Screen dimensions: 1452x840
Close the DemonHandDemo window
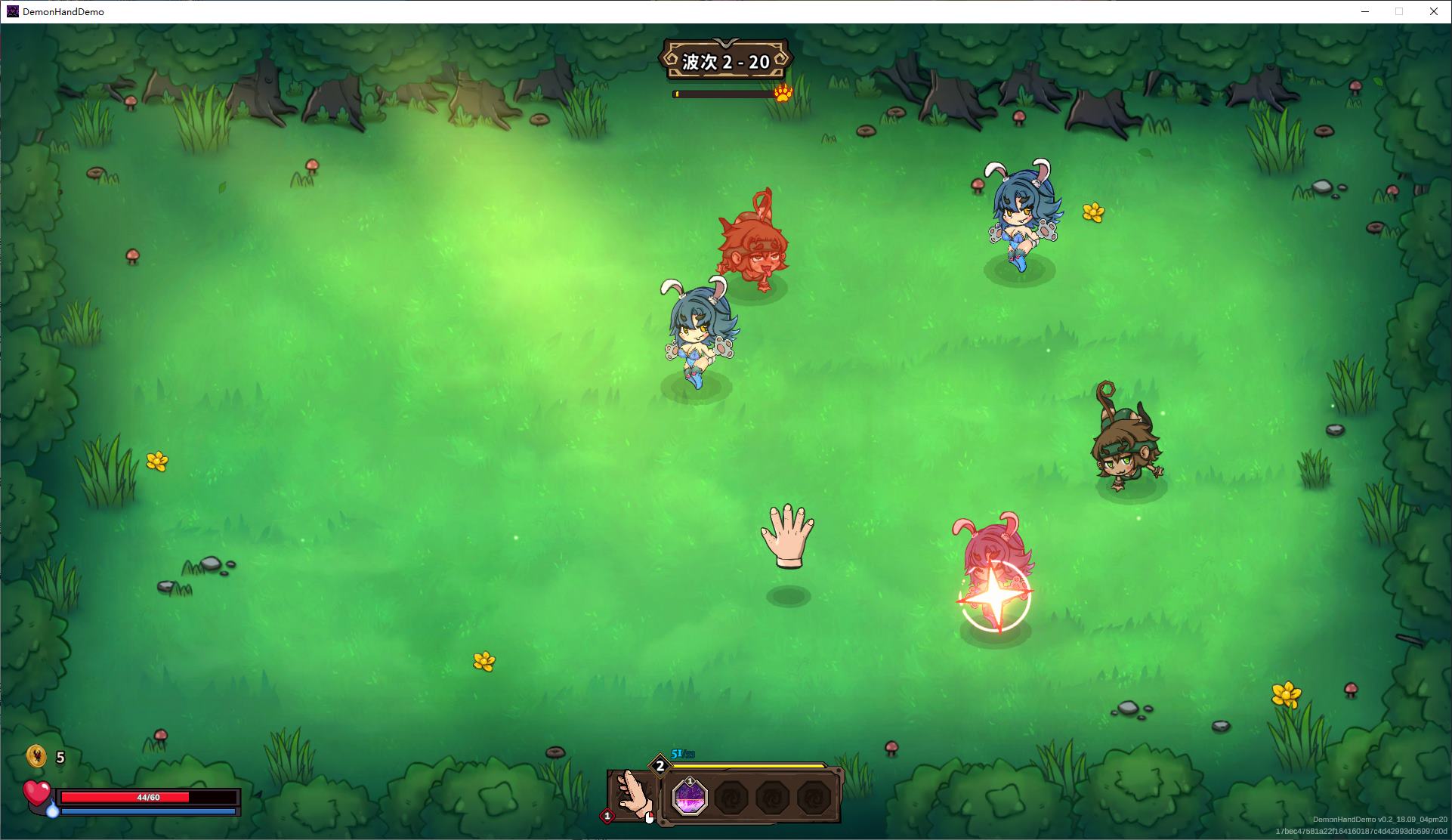tap(1433, 11)
